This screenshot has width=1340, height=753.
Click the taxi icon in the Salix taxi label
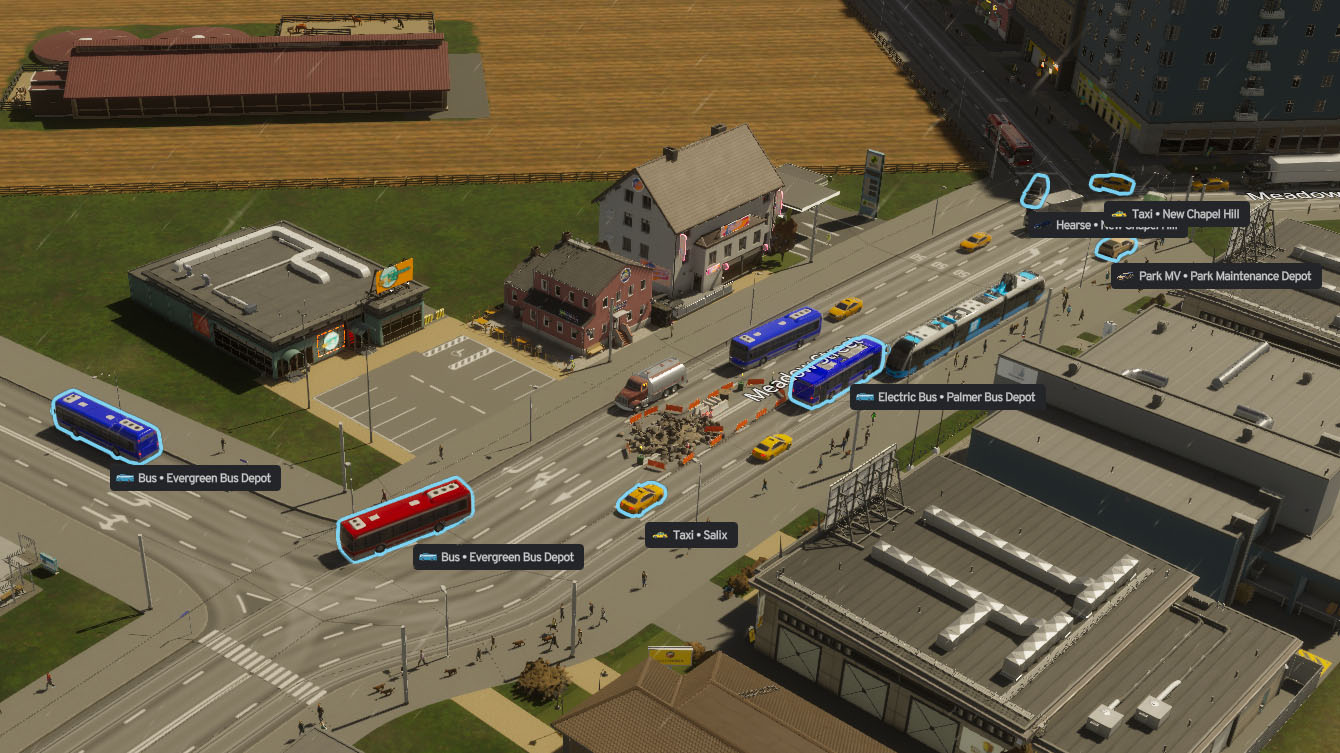coord(662,535)
